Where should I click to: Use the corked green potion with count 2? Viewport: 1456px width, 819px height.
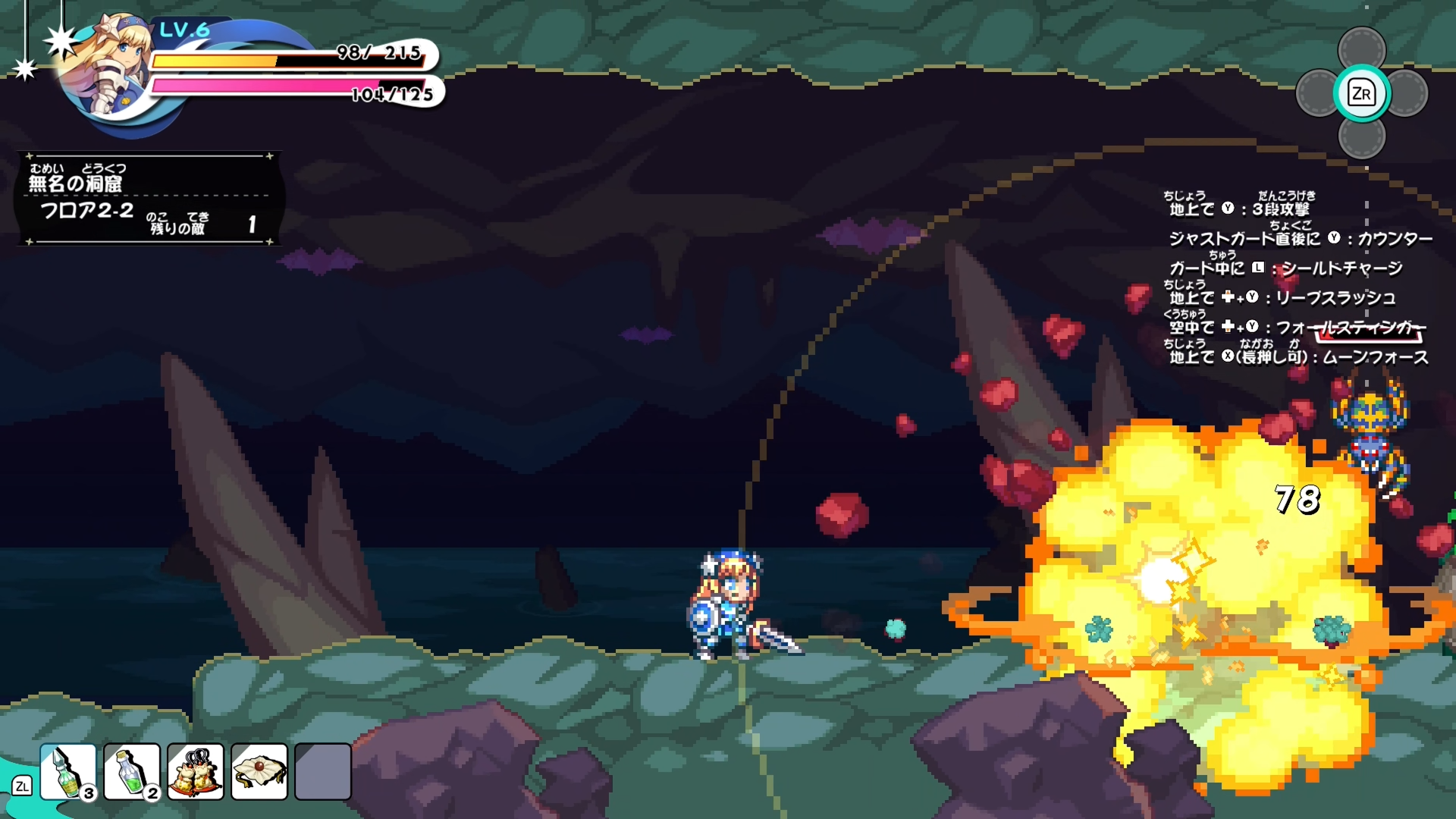pos(132,772)
